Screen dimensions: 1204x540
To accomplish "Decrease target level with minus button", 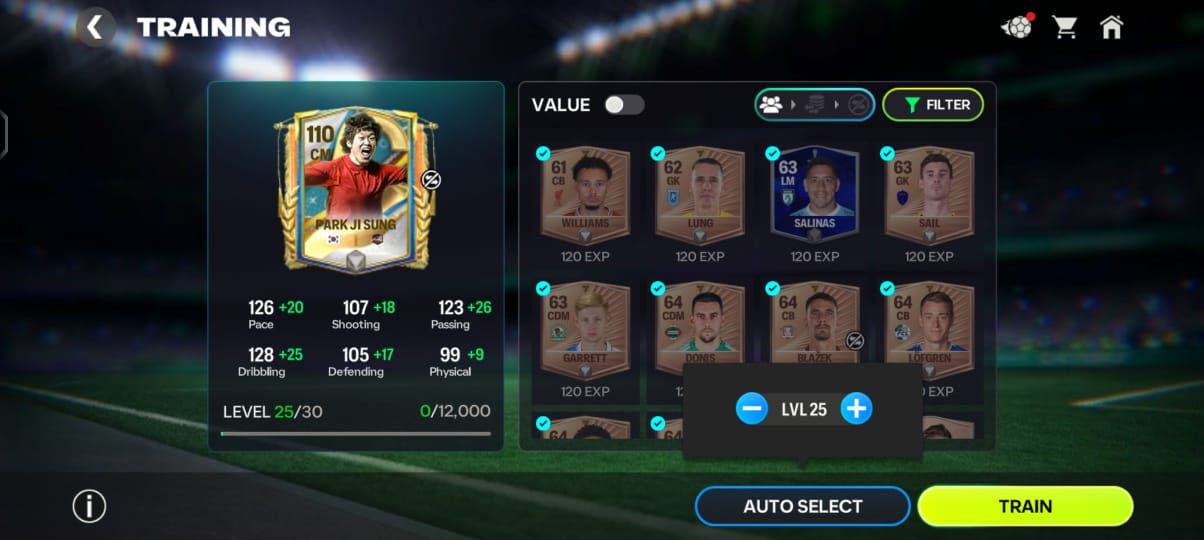I will pyautogui.click(x=751, y=409).
